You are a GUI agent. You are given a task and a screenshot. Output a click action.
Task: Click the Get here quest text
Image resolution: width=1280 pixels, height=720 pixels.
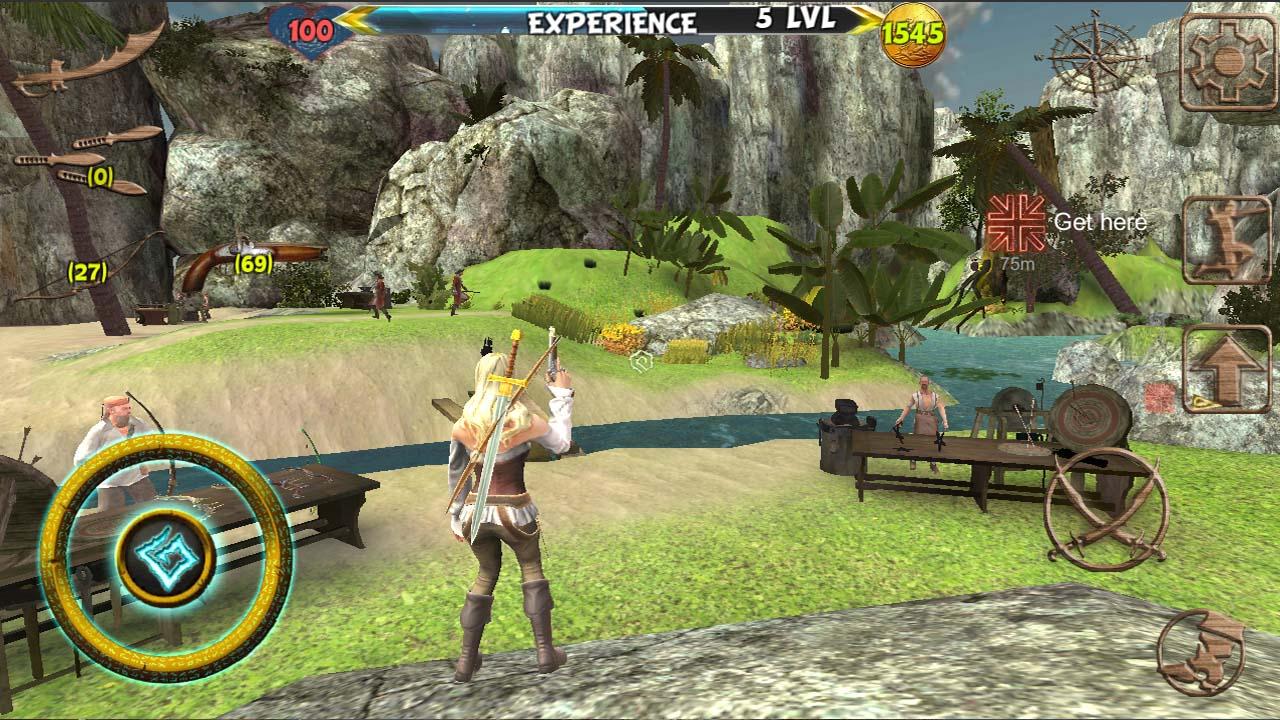[1098, 222]
